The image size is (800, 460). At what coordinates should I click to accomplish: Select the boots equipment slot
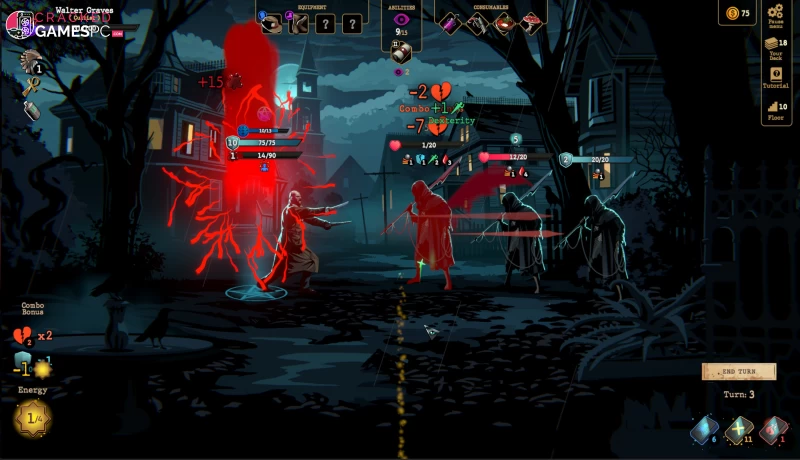click(298, 23)
